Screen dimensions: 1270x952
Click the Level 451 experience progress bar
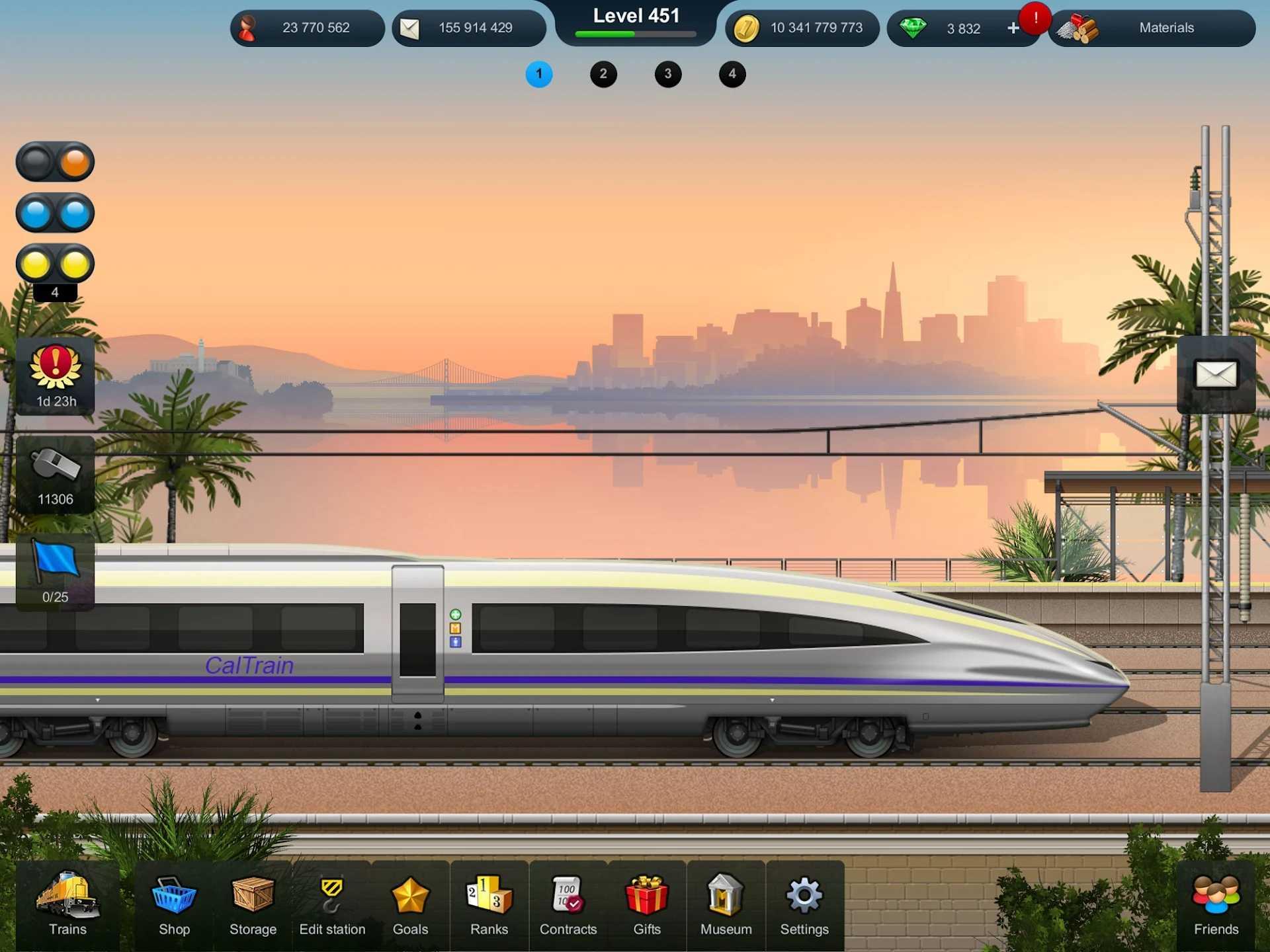pos(635,34)
